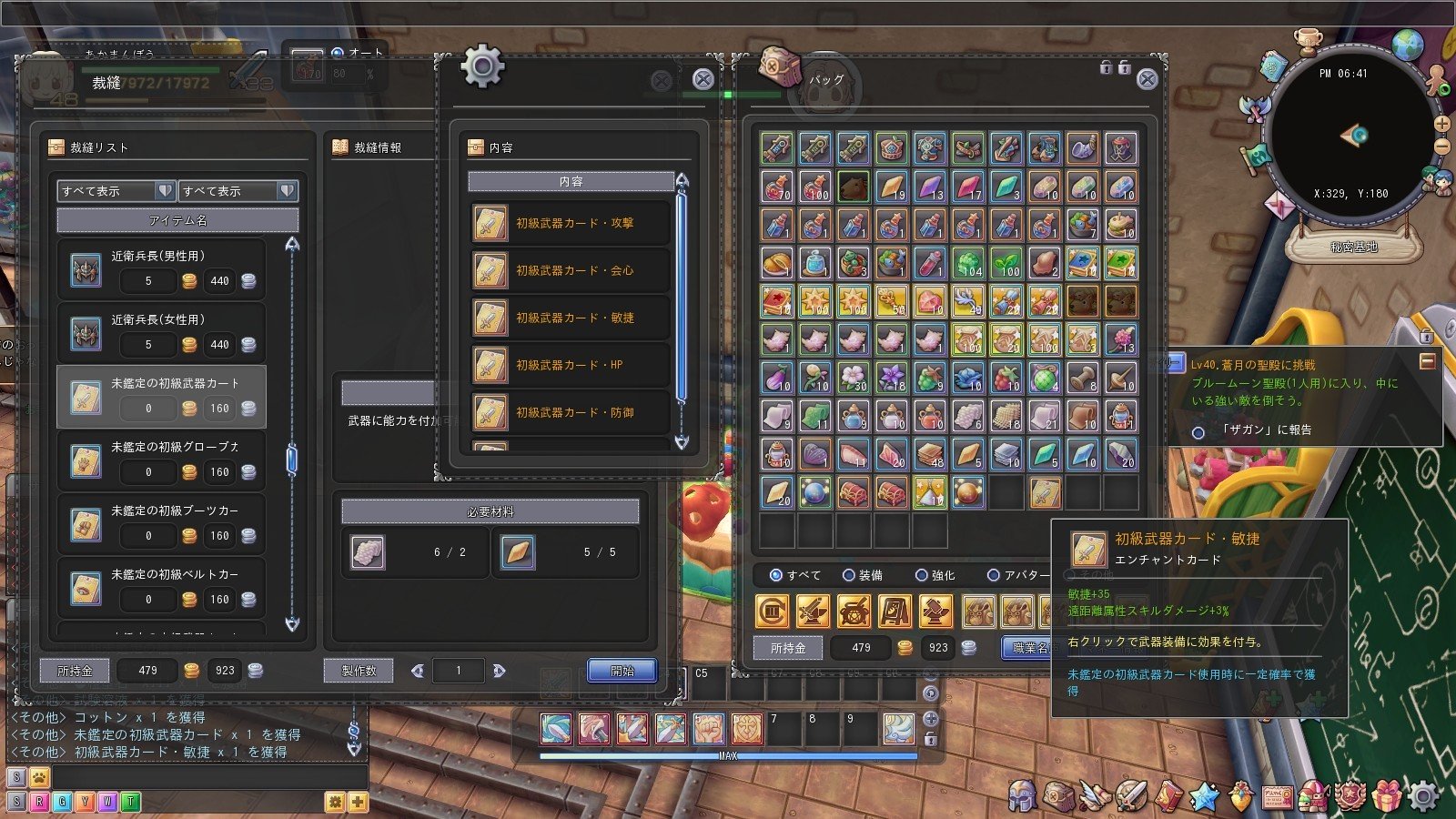Open the gear settings icon in bottom-right
The width and height of the screenshot is (1456, 819).
[x=1423, y=797]
